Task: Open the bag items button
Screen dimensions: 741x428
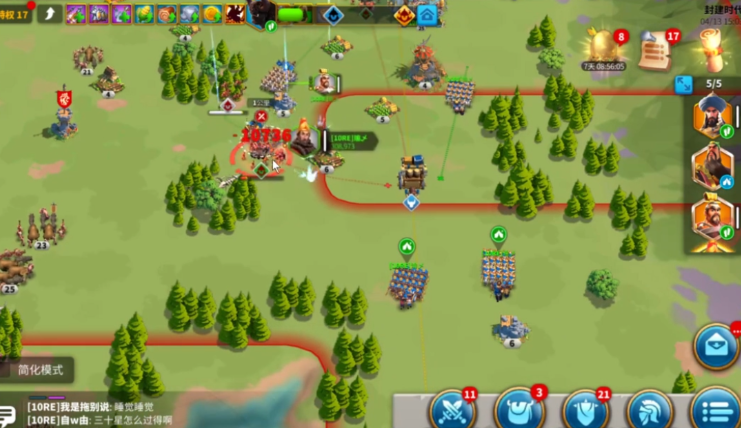Action: 519,410
